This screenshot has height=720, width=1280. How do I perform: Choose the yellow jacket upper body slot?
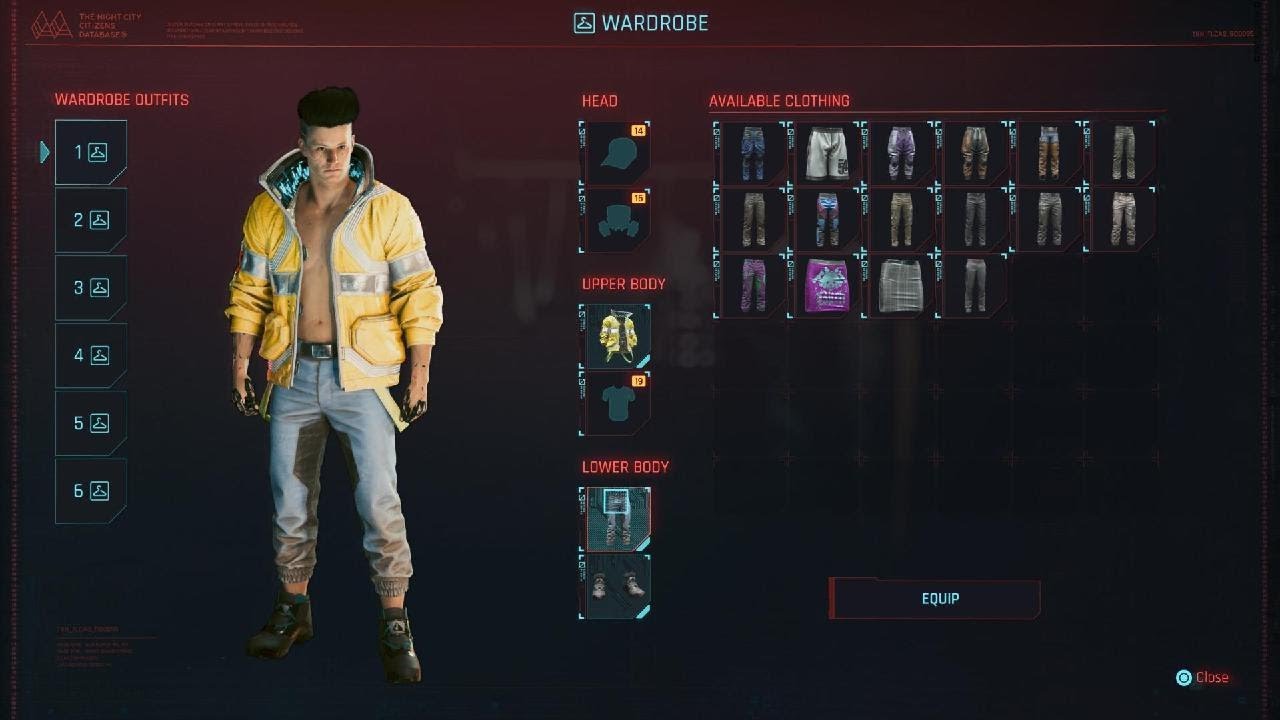[615, 337]
